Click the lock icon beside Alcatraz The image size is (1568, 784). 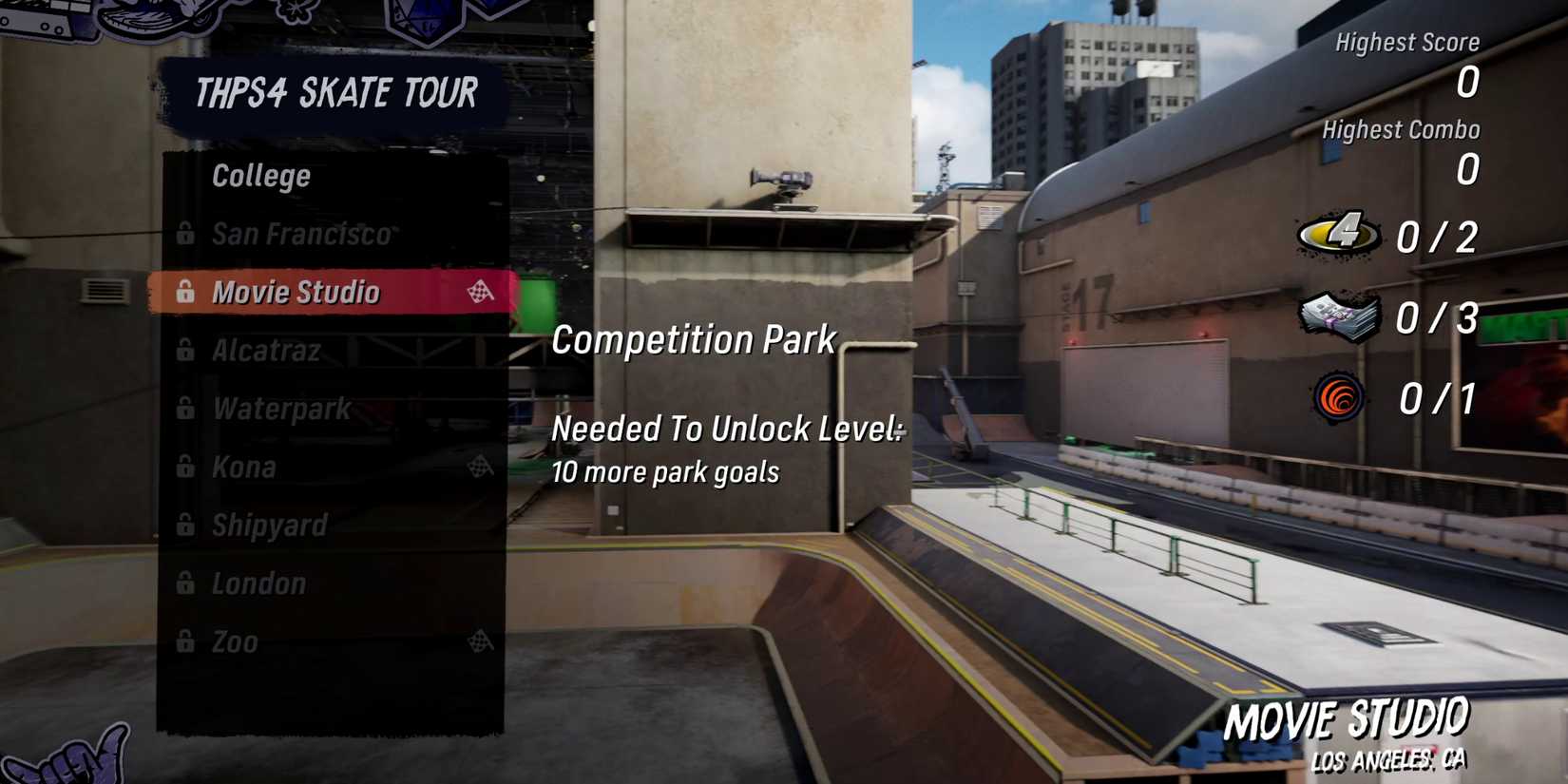[186, 351]
